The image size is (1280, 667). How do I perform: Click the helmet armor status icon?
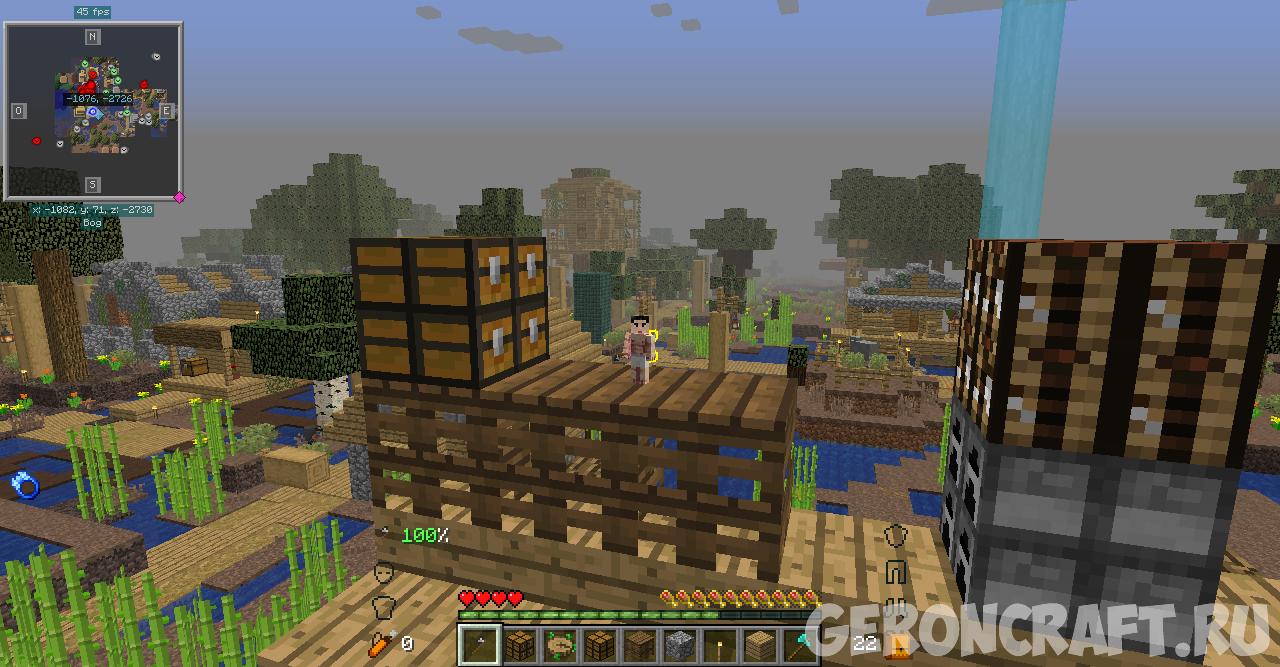tap(896, 536)
